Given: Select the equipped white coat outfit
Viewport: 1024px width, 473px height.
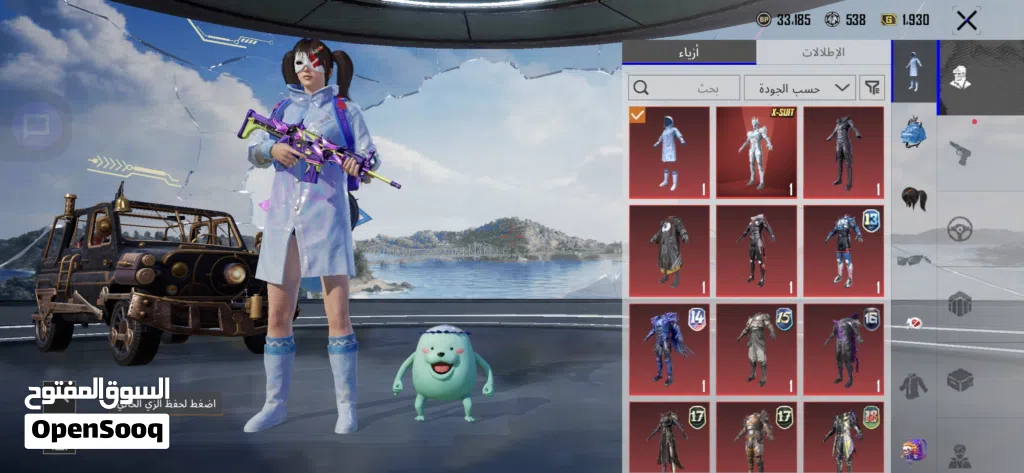Looking at the screenshot, I should [x=669, y=152].
